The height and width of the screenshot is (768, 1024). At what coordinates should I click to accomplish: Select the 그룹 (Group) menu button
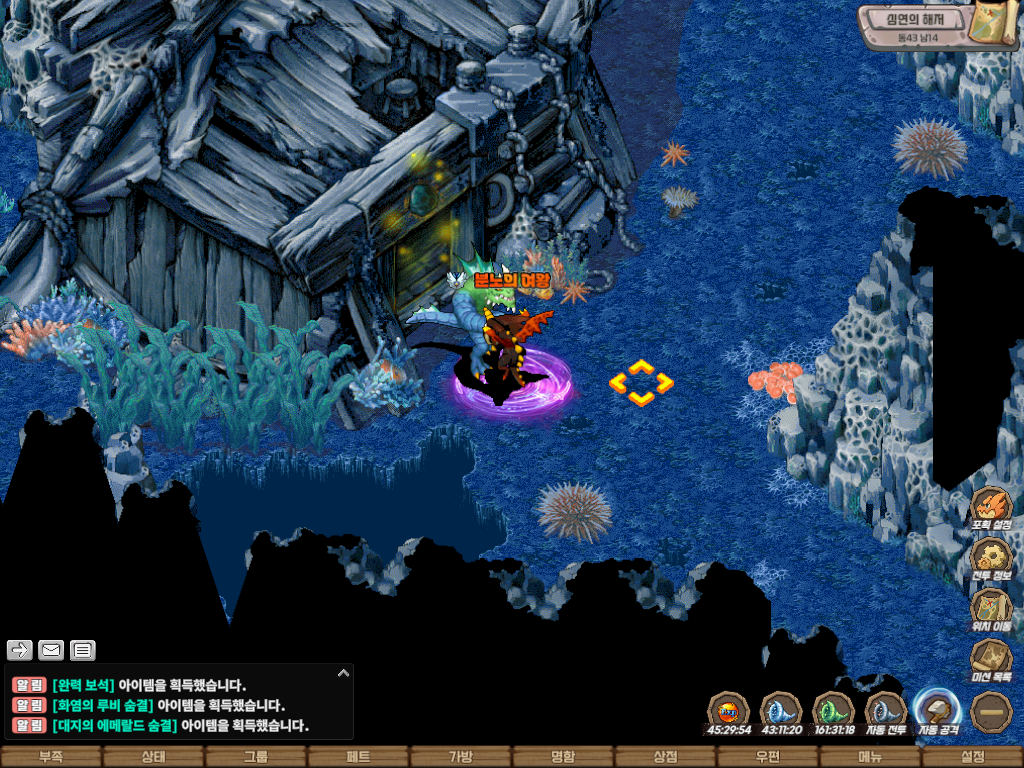pyautogui.click(x=256, y=757)
